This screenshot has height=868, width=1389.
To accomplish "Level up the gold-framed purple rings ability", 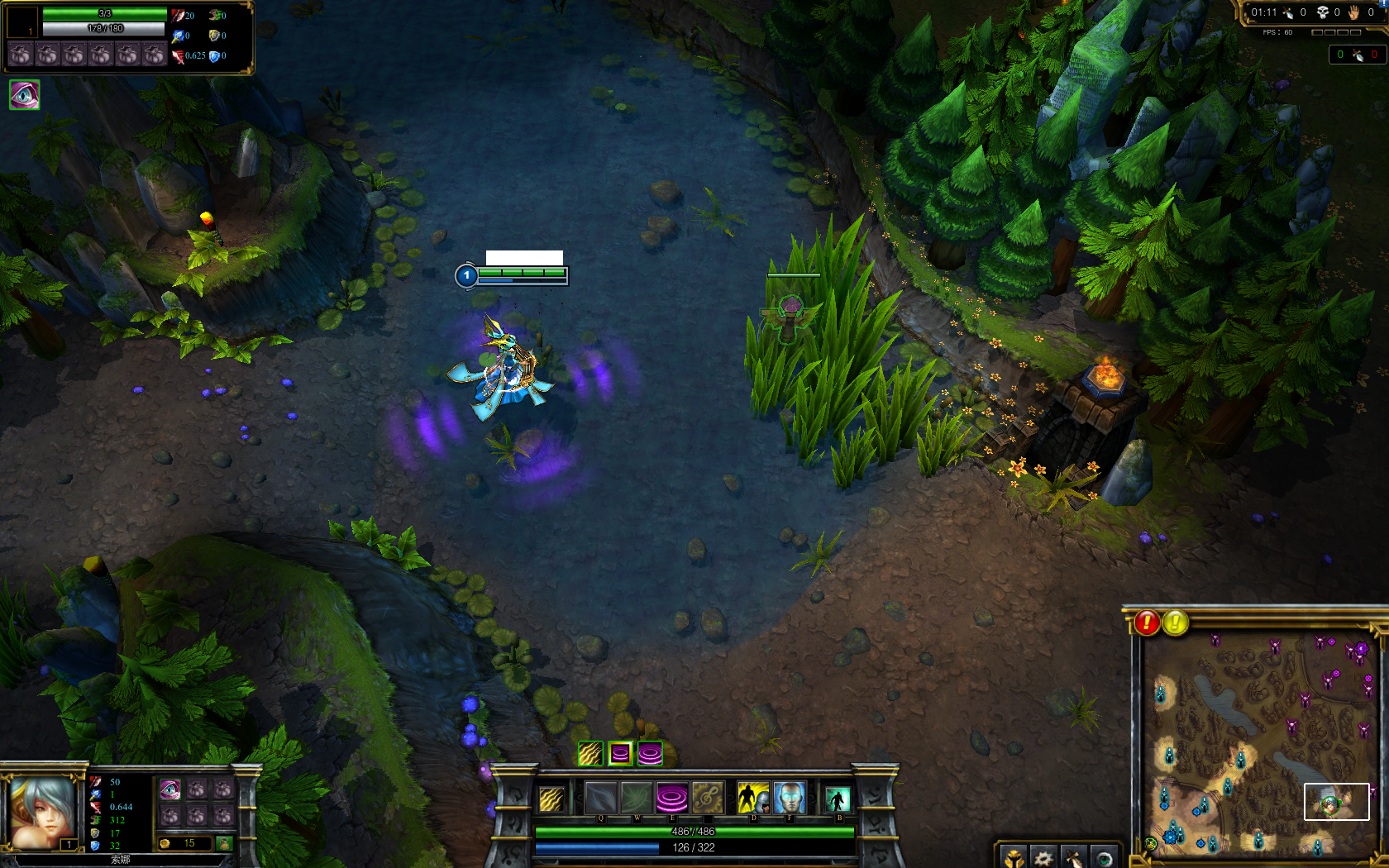I will point(620,753).
